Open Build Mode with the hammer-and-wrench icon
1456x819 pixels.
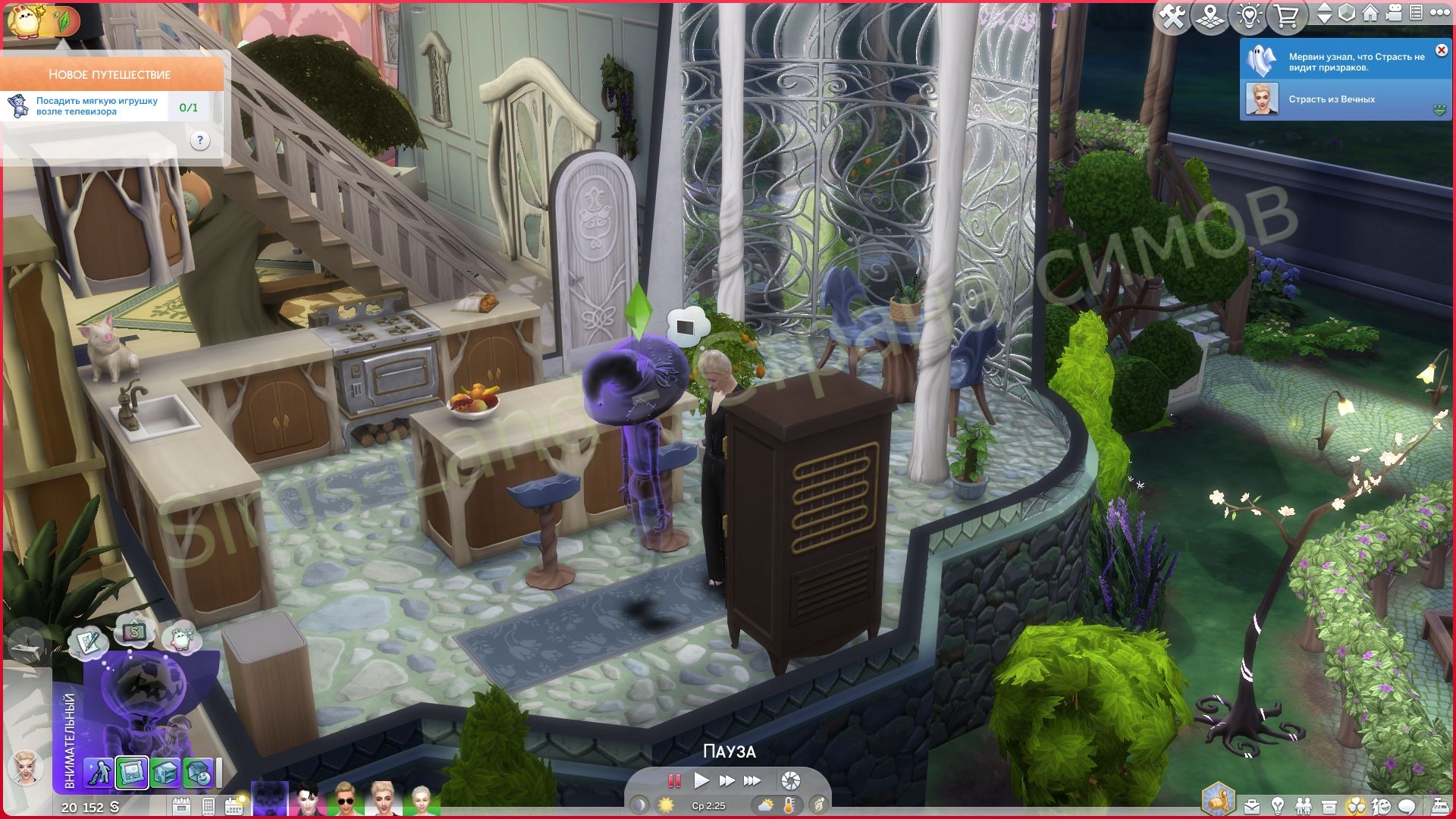click(1172, 16)
